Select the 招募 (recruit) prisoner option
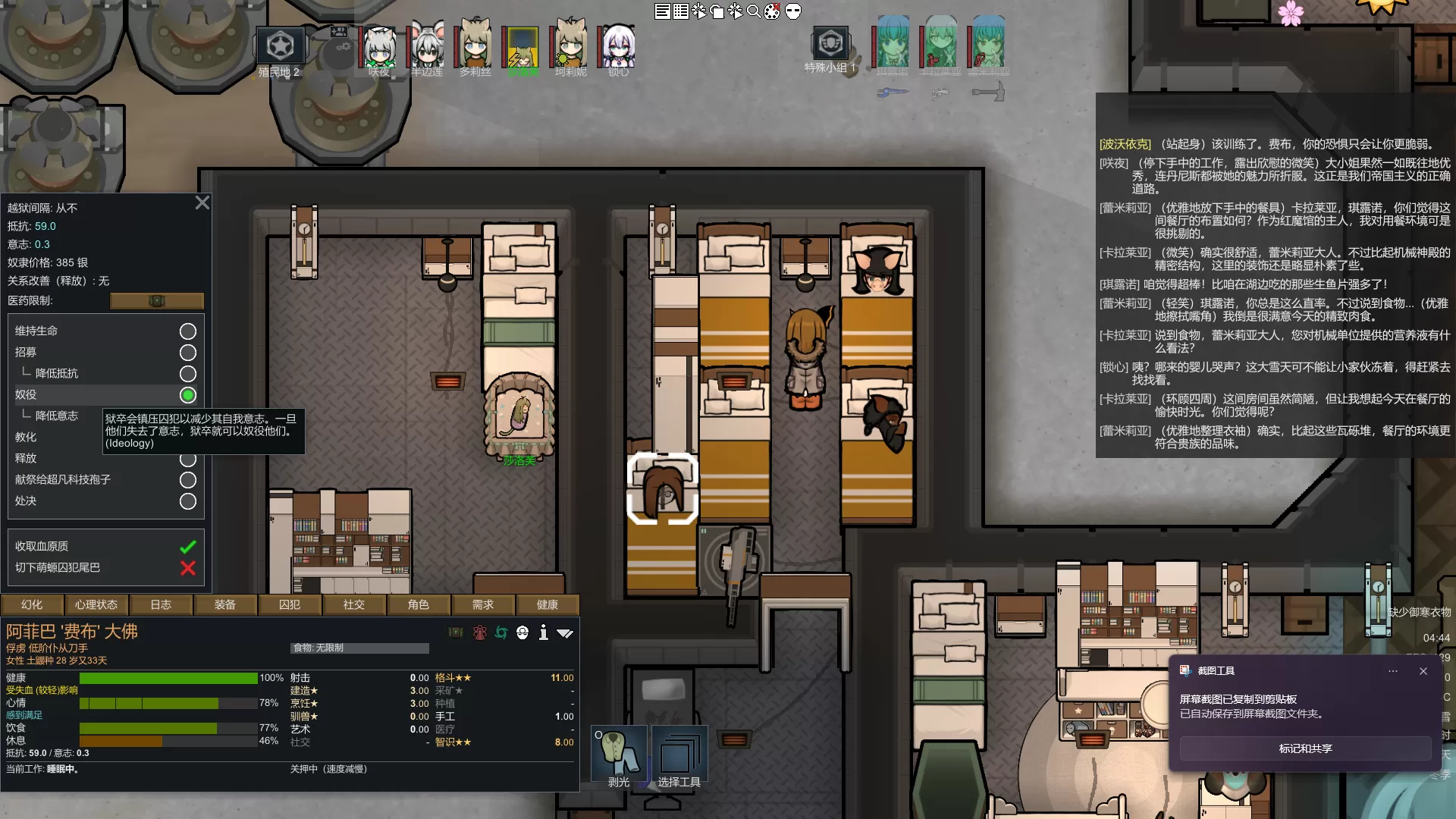Viewport: 1456px width, 819px height. point(187,353)
